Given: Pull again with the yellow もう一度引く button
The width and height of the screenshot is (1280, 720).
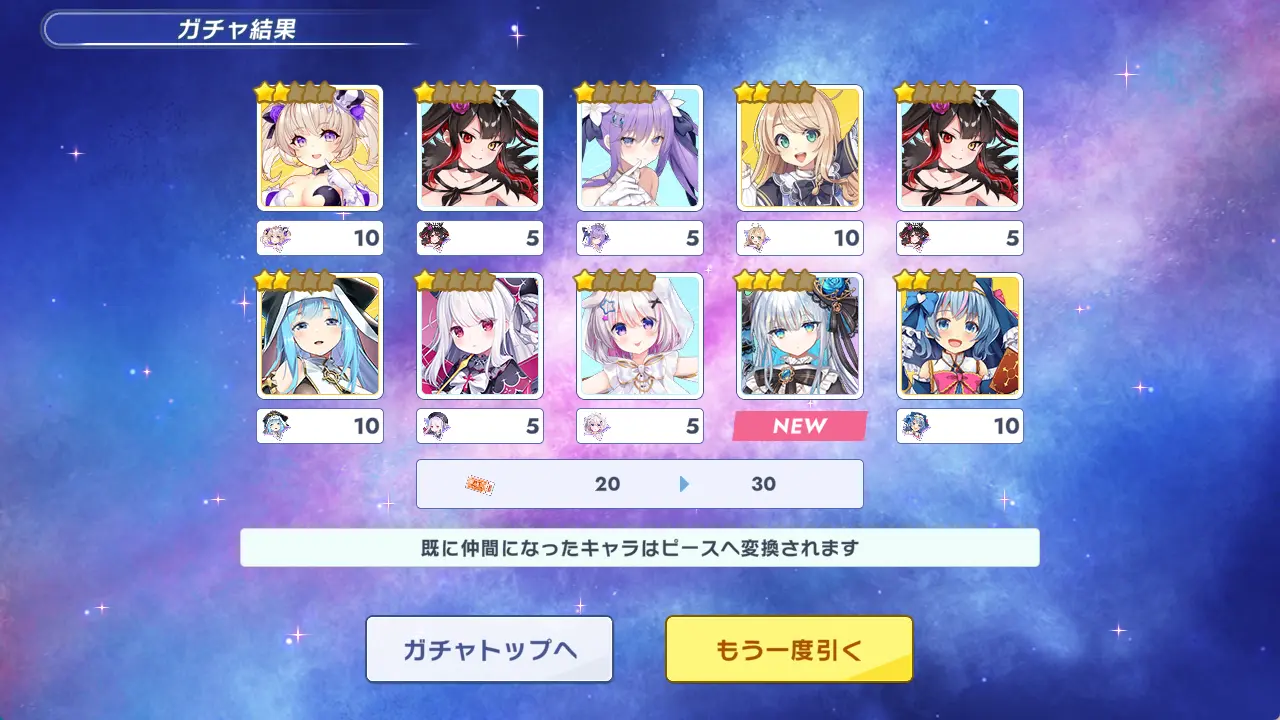Looking at the screenshot, I should [789, 649].
